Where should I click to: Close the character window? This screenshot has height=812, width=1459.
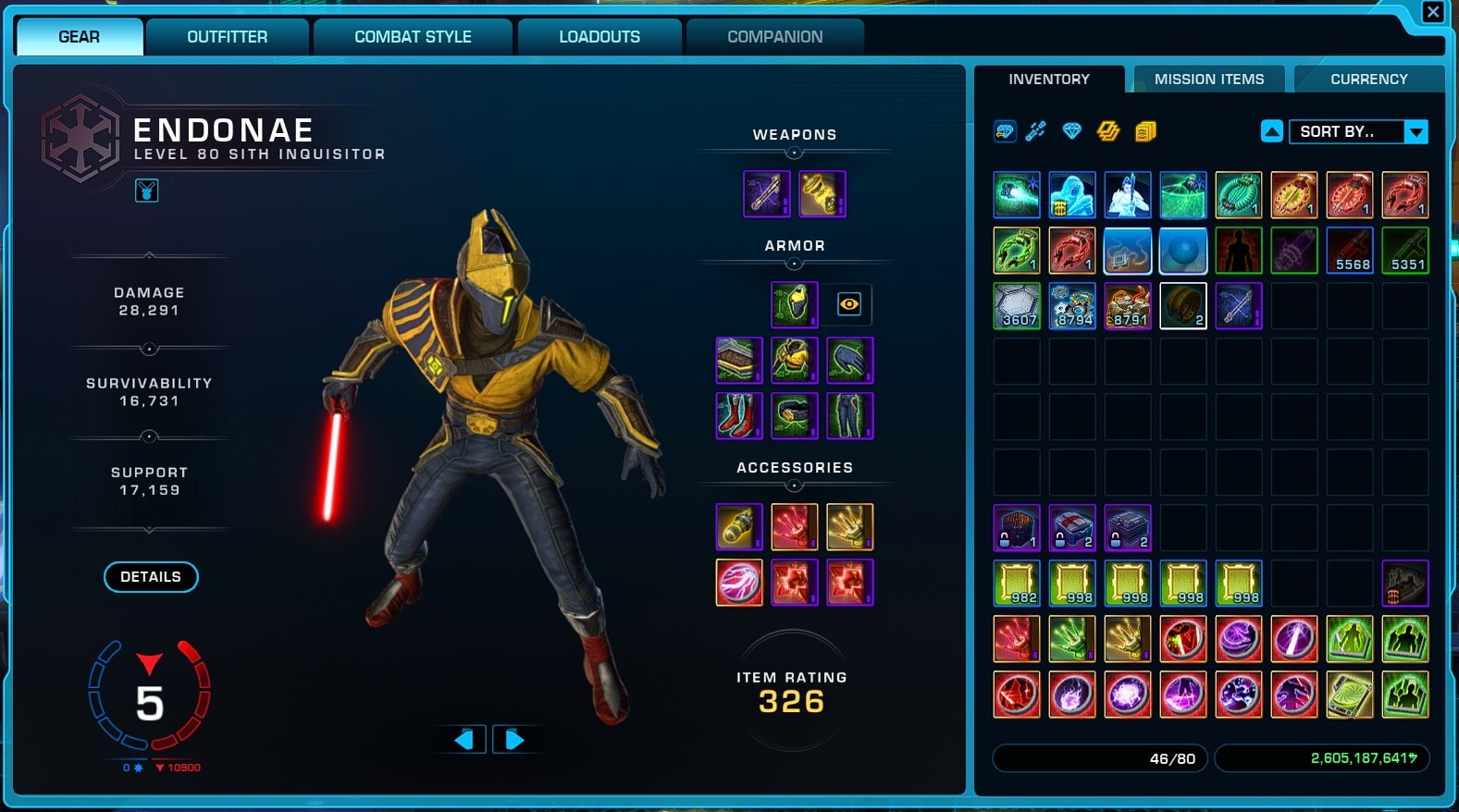click(1432, 12)
